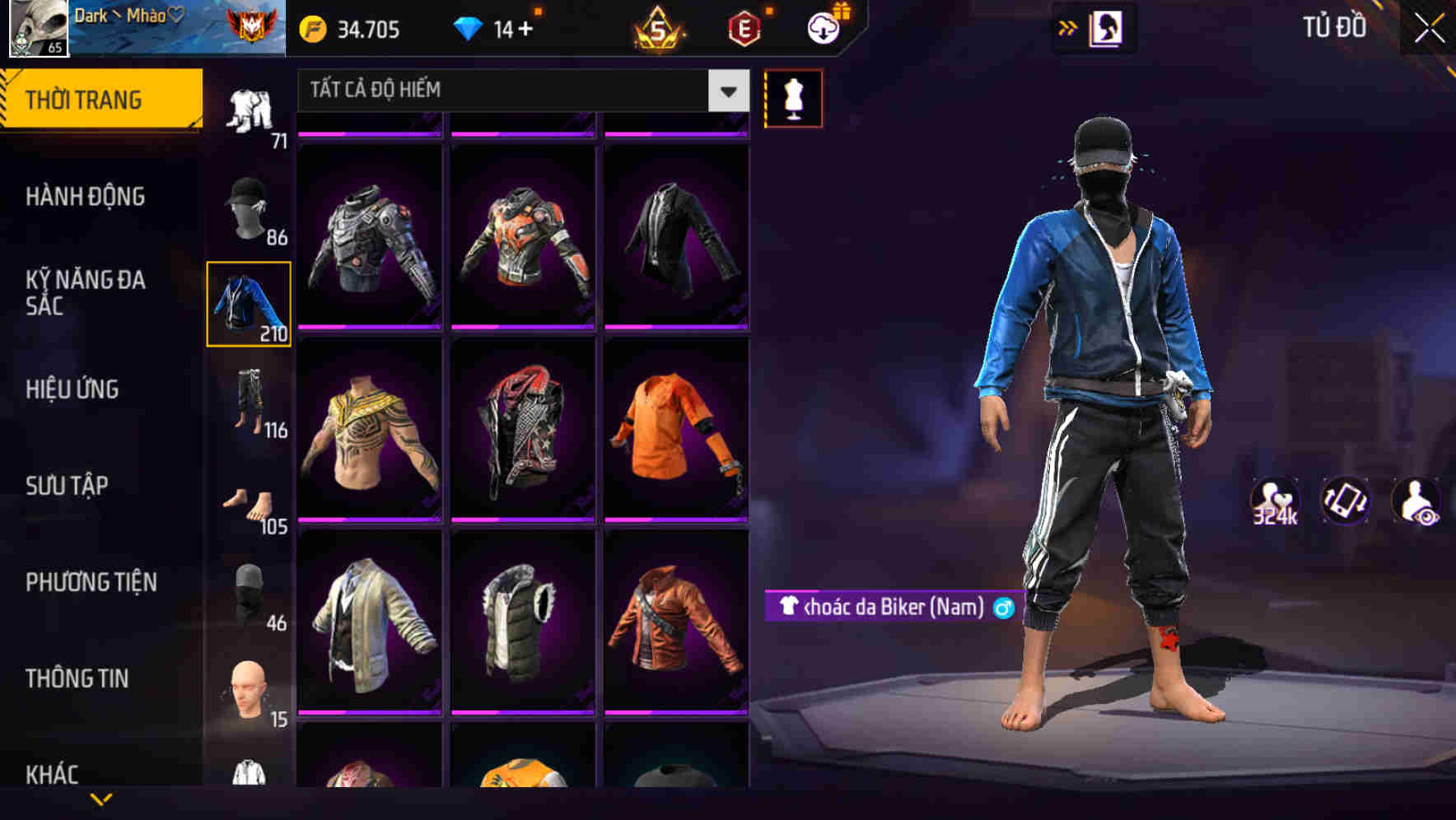This screenshot has width=1456, height=820.
Task: Click the male gender symbol on item label
Action: point(1006,609)
